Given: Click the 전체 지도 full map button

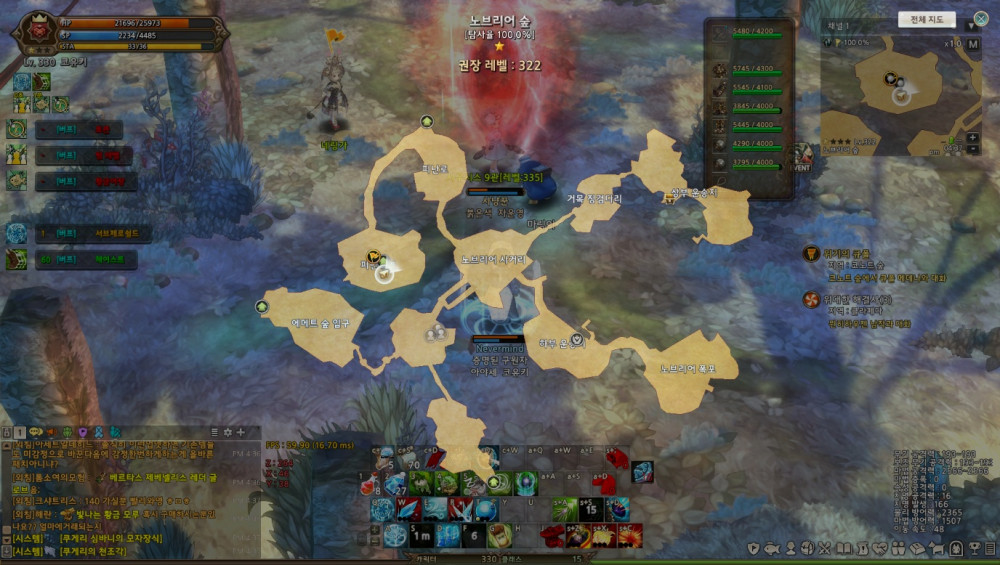Looking at the screenshot, I should tap(927, 19).
